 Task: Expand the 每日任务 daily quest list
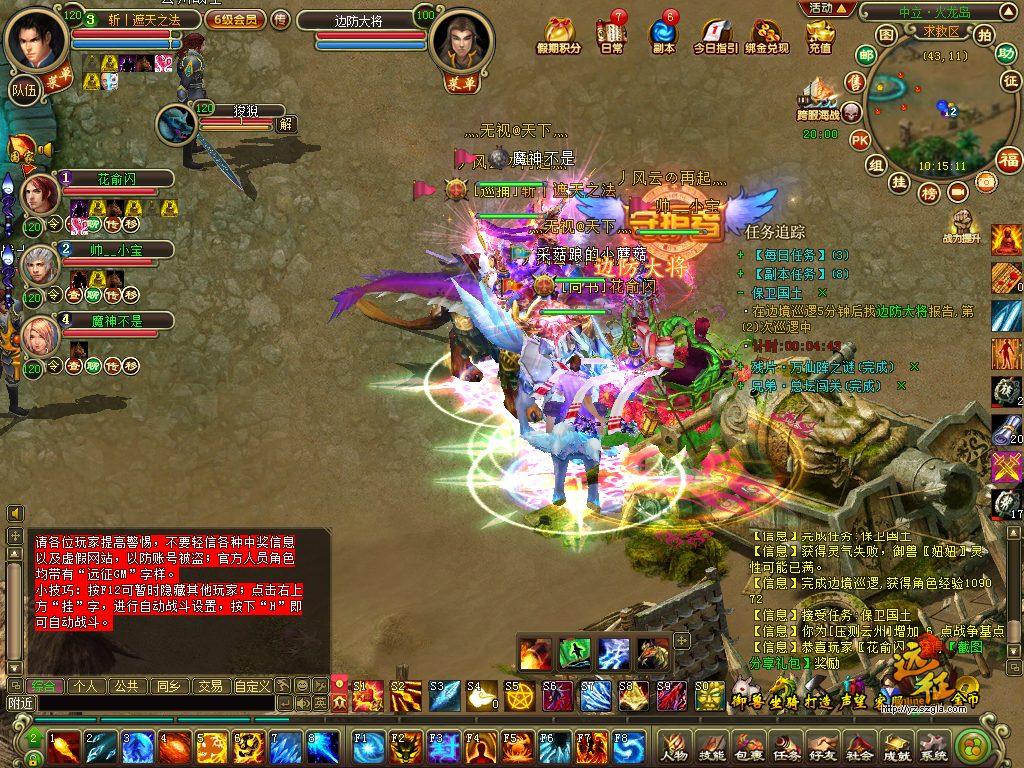(x=741, y=255)
